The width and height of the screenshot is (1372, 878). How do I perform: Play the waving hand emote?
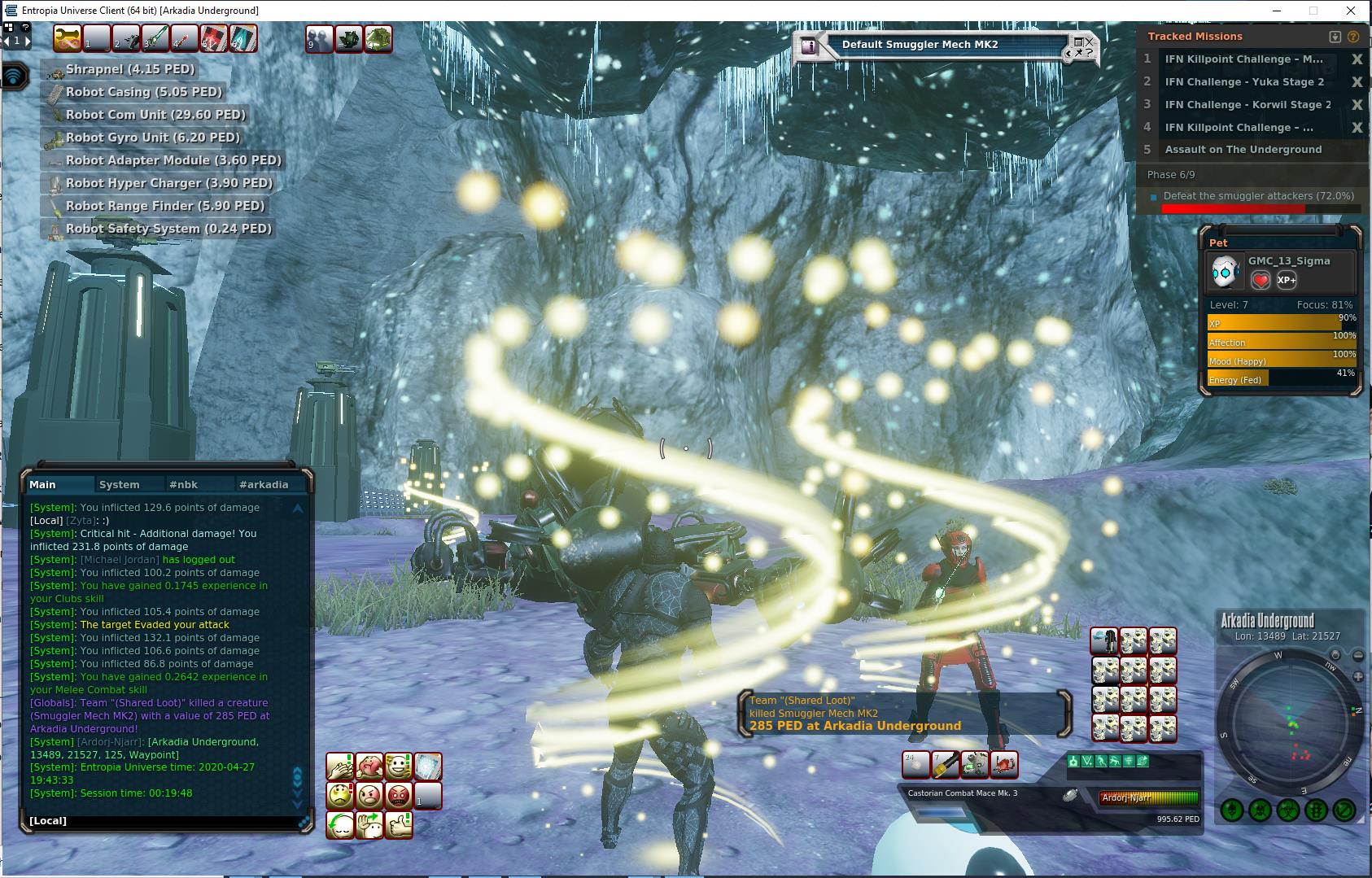[x=369, y=824]
